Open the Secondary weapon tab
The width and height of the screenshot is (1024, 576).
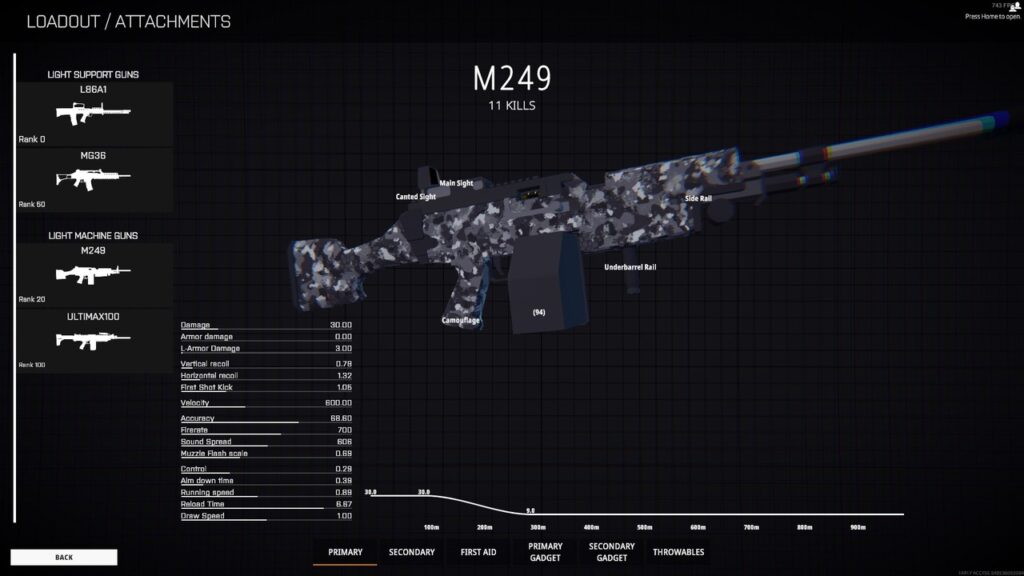pyautogui.click(x=411, y=552)
